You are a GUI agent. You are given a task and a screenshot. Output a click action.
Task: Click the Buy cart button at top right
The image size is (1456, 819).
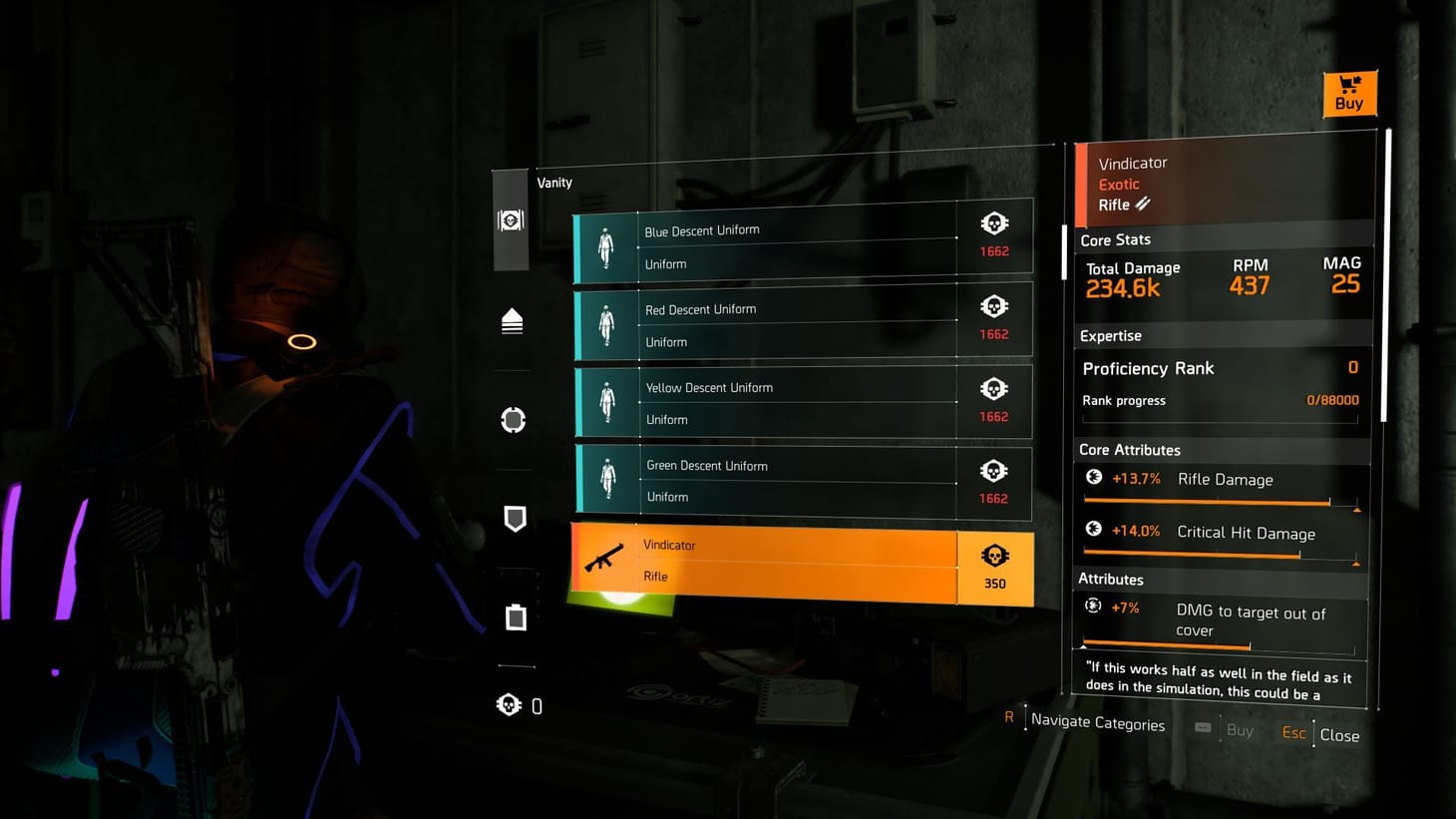(x=1349, y=93)
